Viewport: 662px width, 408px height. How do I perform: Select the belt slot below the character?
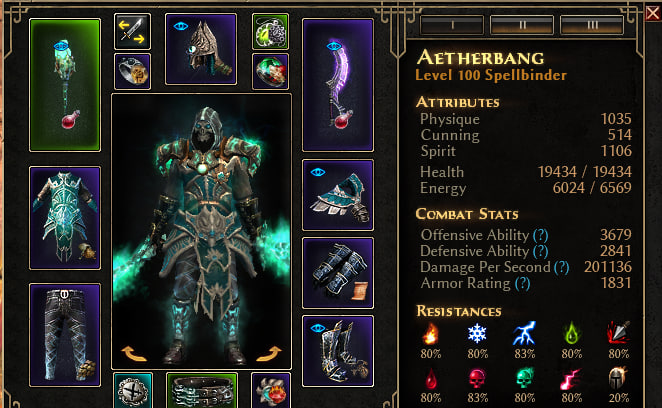tap(201, 391)
